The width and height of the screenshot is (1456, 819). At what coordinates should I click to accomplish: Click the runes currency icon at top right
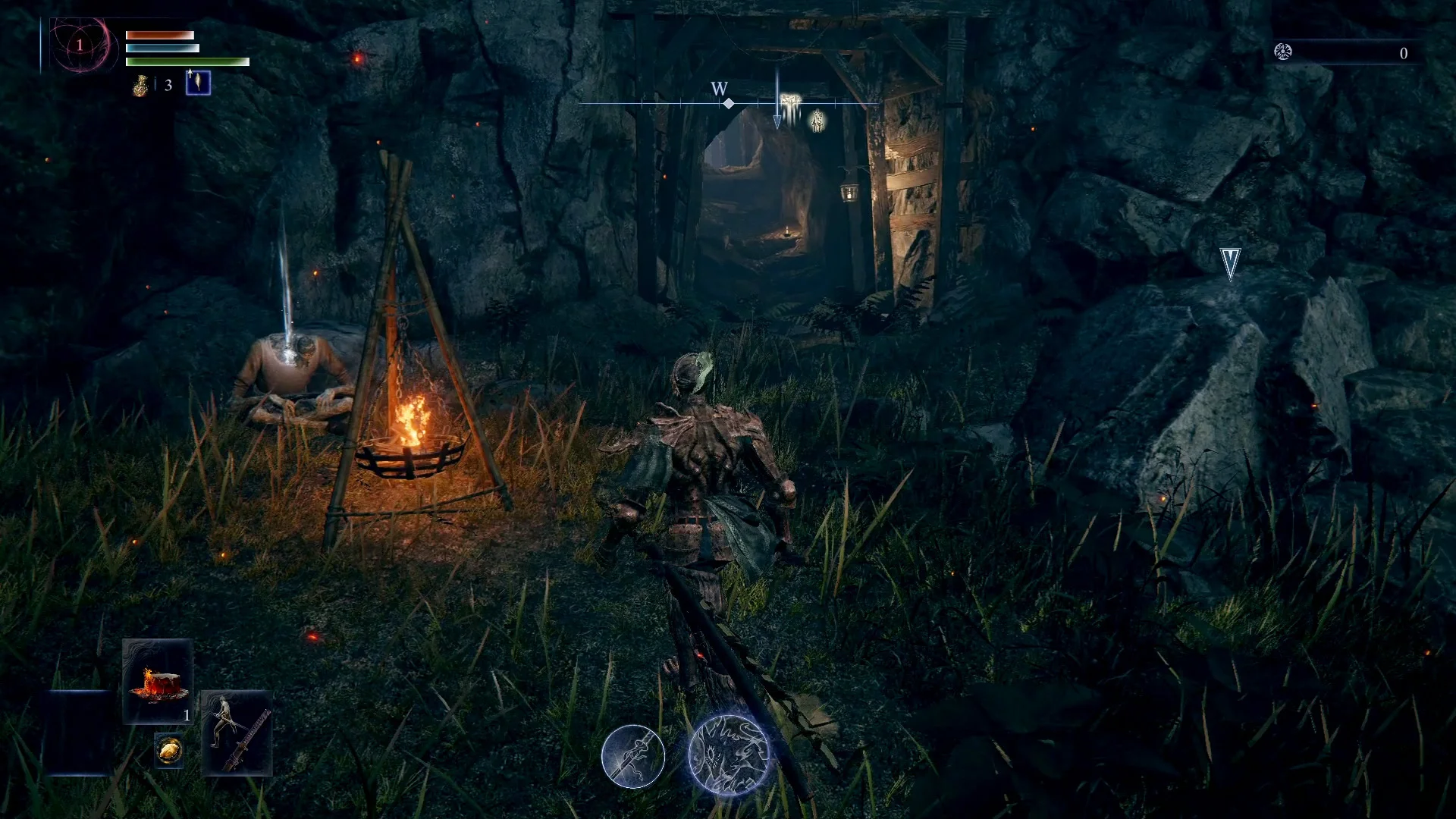1283,52
